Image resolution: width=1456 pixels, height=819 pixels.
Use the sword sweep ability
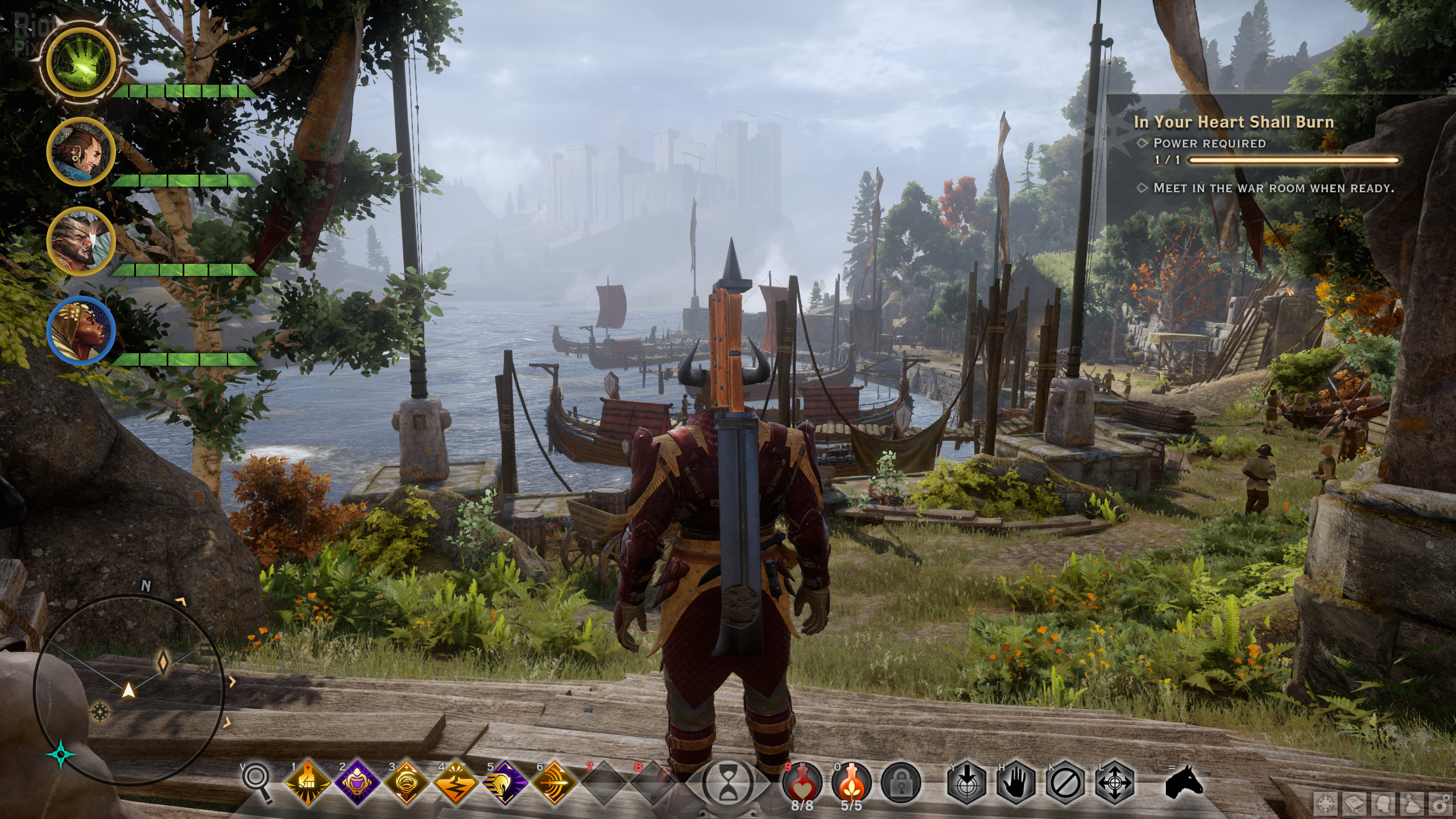click(555, 782)
